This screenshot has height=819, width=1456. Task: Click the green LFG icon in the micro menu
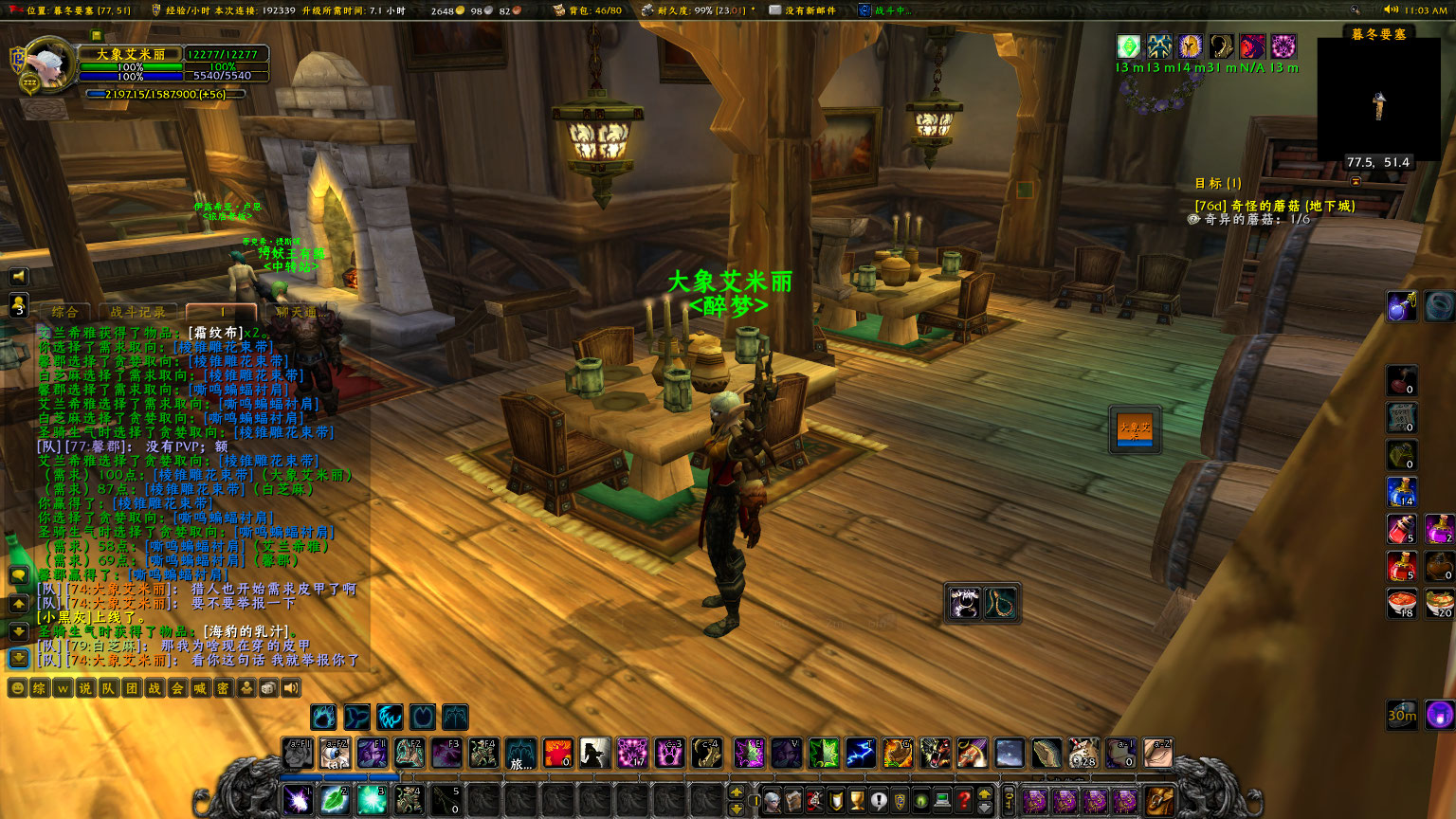click(921, 799)
